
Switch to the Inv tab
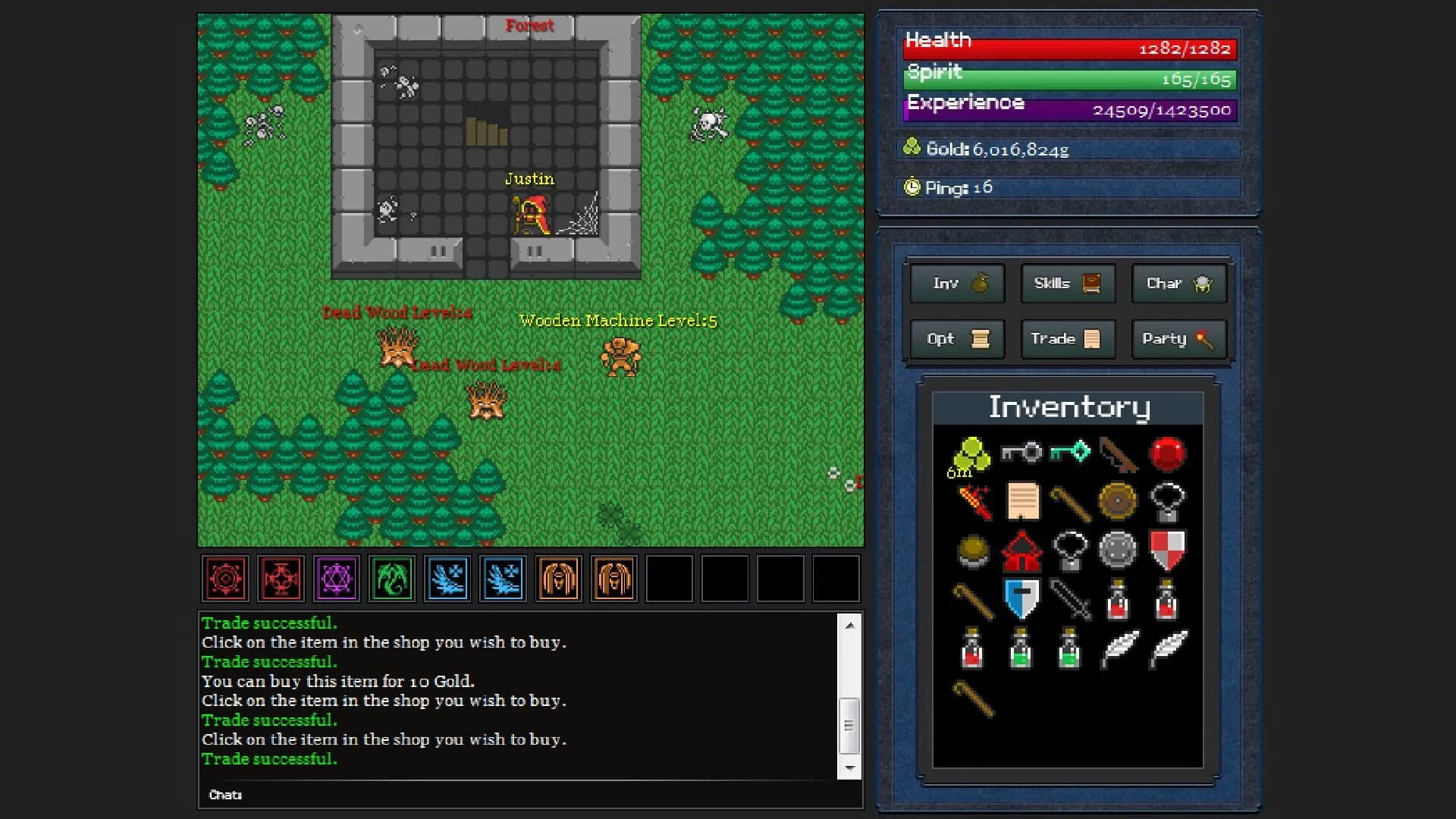pyautogui.click(x=956, y=284)
